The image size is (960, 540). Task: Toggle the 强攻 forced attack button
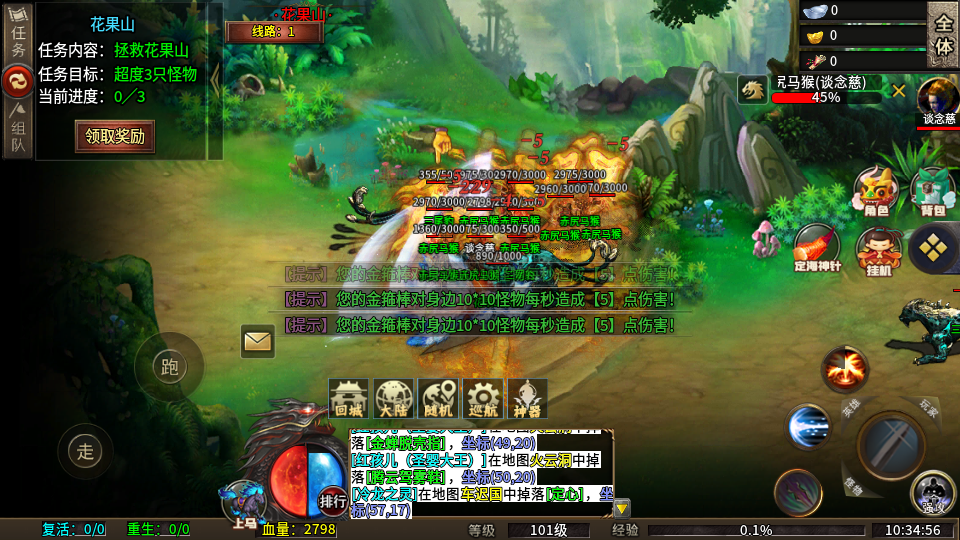933,491
